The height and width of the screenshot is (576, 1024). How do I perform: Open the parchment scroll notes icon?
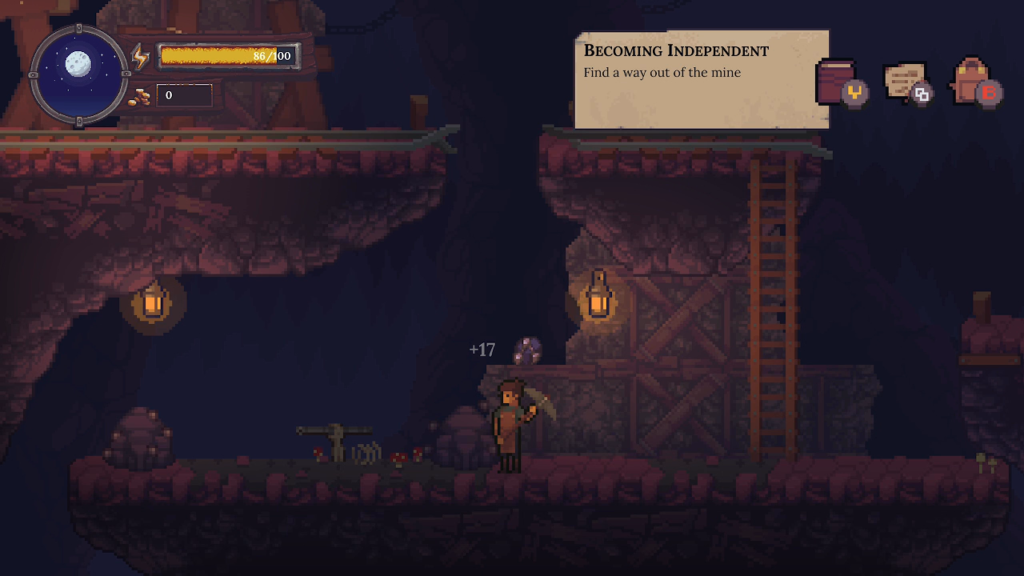point(905,81)
